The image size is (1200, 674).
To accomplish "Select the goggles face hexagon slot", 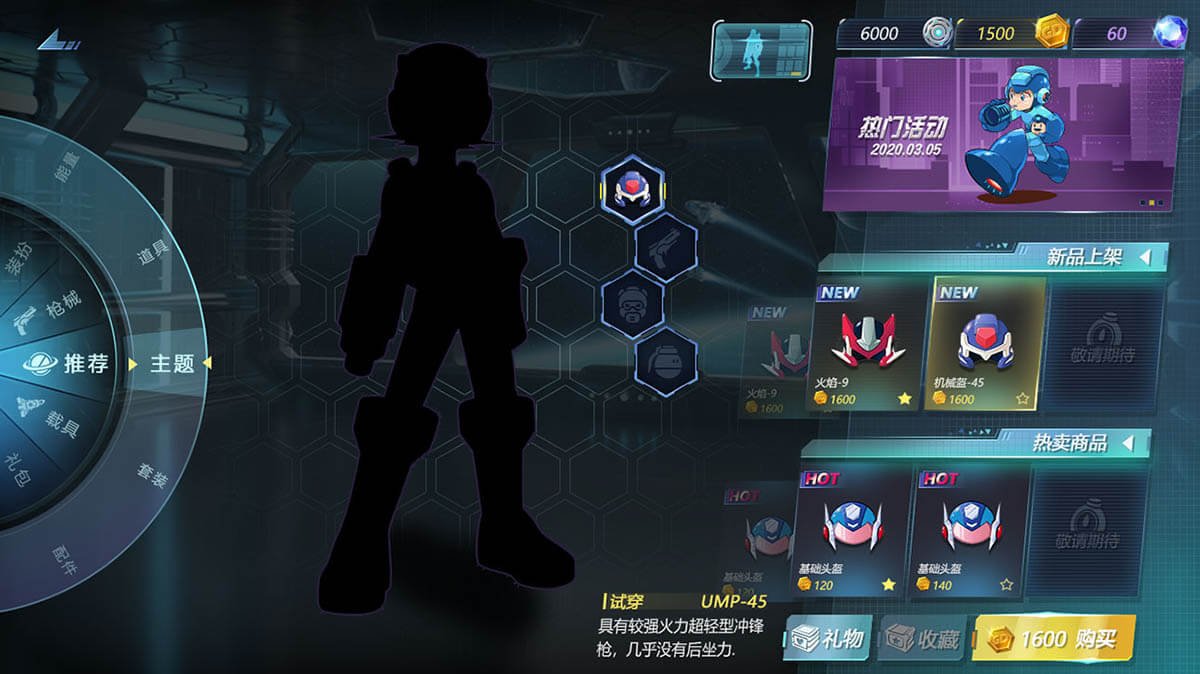I will (632, 302).
